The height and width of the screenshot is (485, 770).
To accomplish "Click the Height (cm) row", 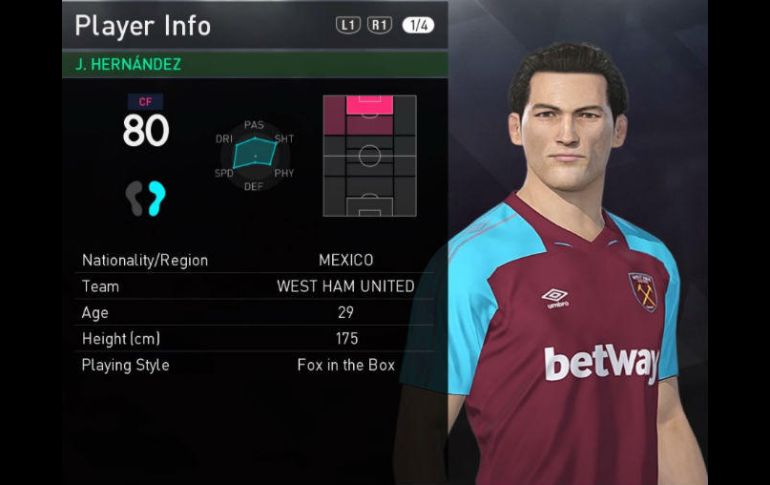I will (x=255, y=339).
